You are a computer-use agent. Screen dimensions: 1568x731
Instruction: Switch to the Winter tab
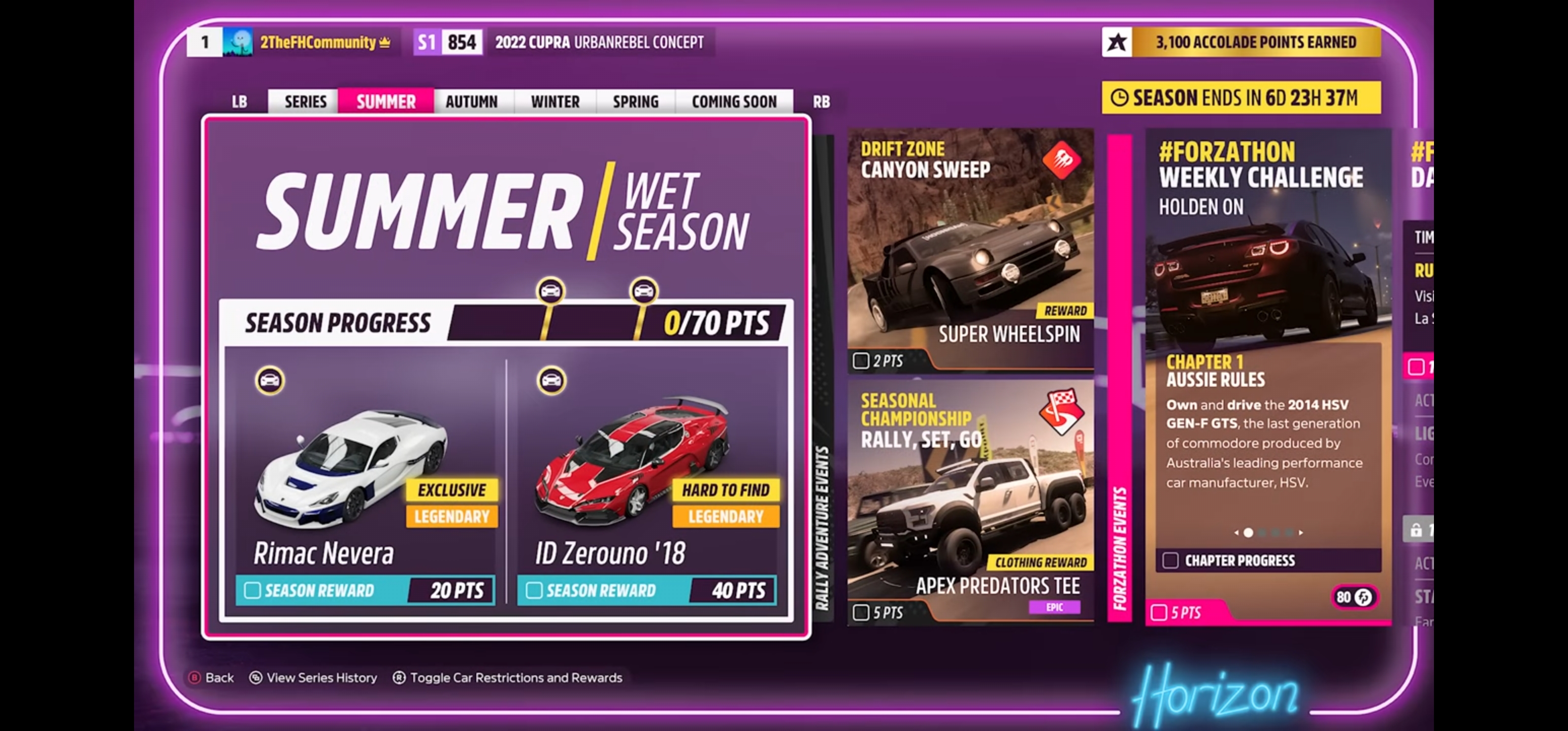(554, 101)
